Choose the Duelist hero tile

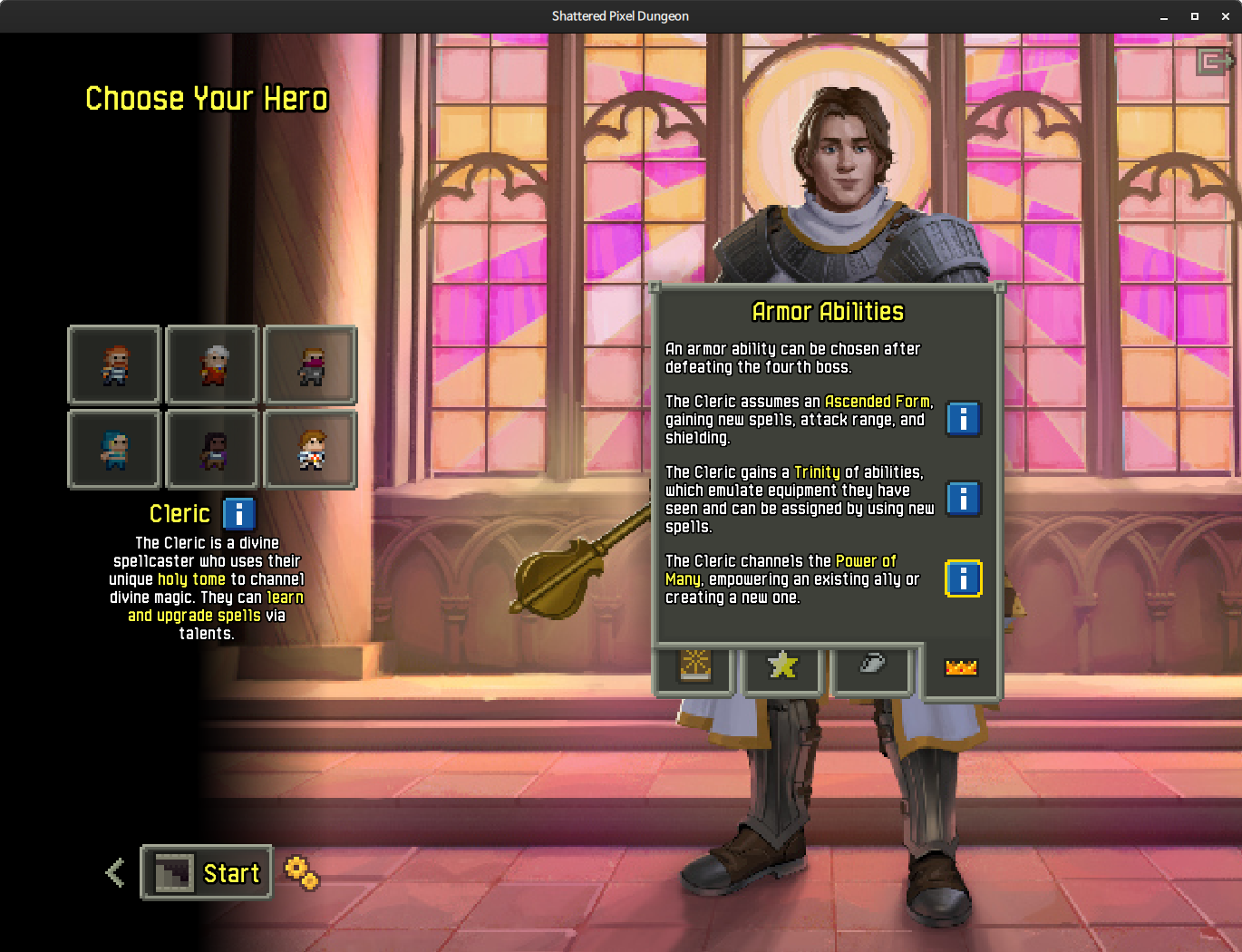(213, 450)
